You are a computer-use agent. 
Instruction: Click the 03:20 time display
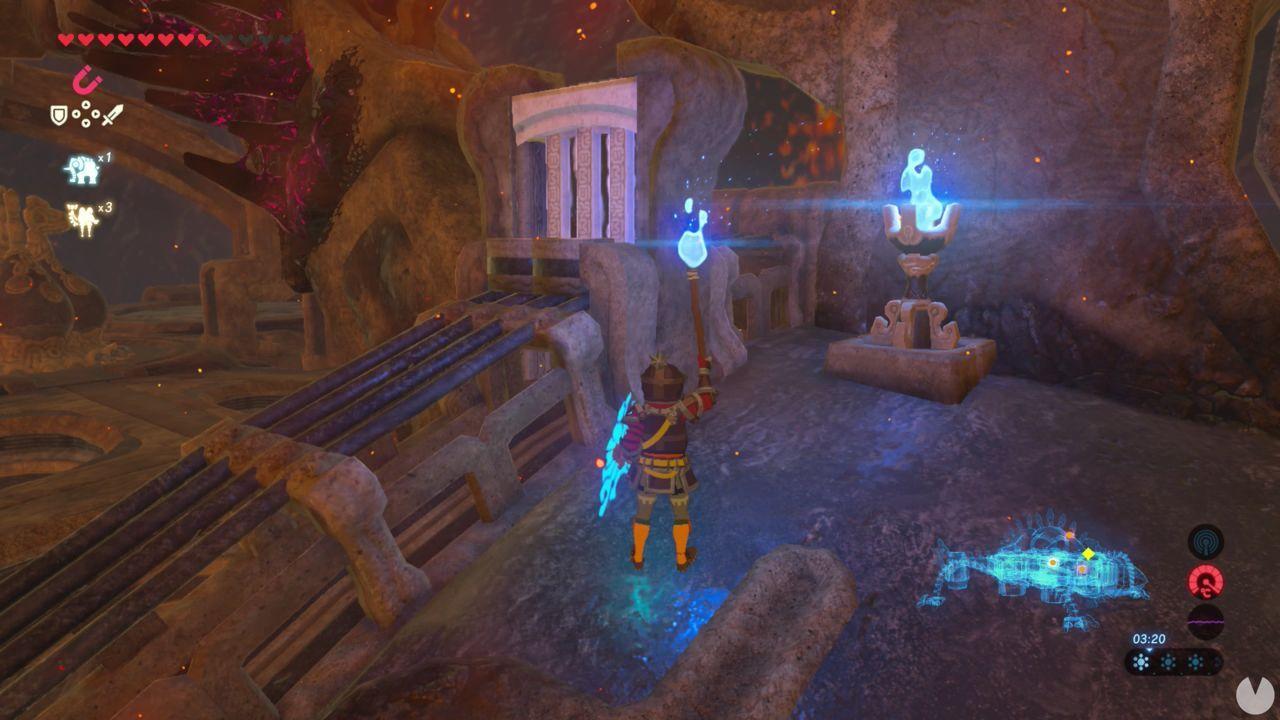[x=1149, y=638]
